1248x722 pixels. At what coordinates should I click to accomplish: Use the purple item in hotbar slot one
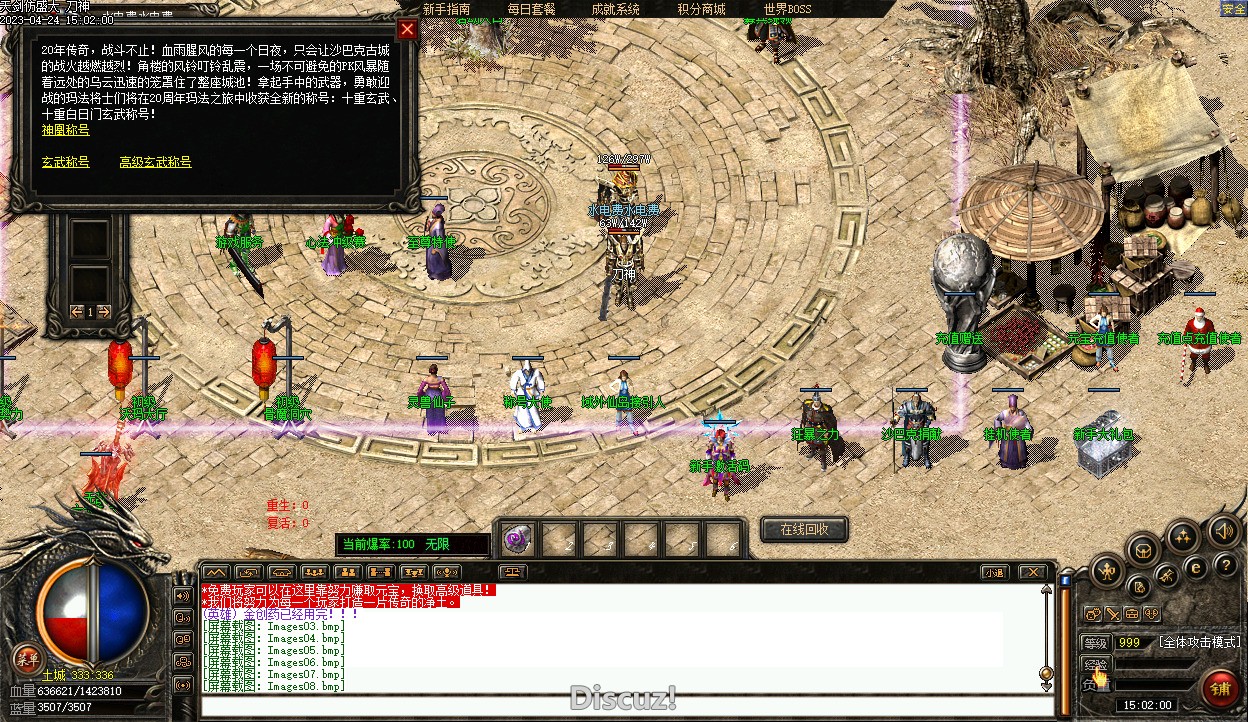[516, 538]
